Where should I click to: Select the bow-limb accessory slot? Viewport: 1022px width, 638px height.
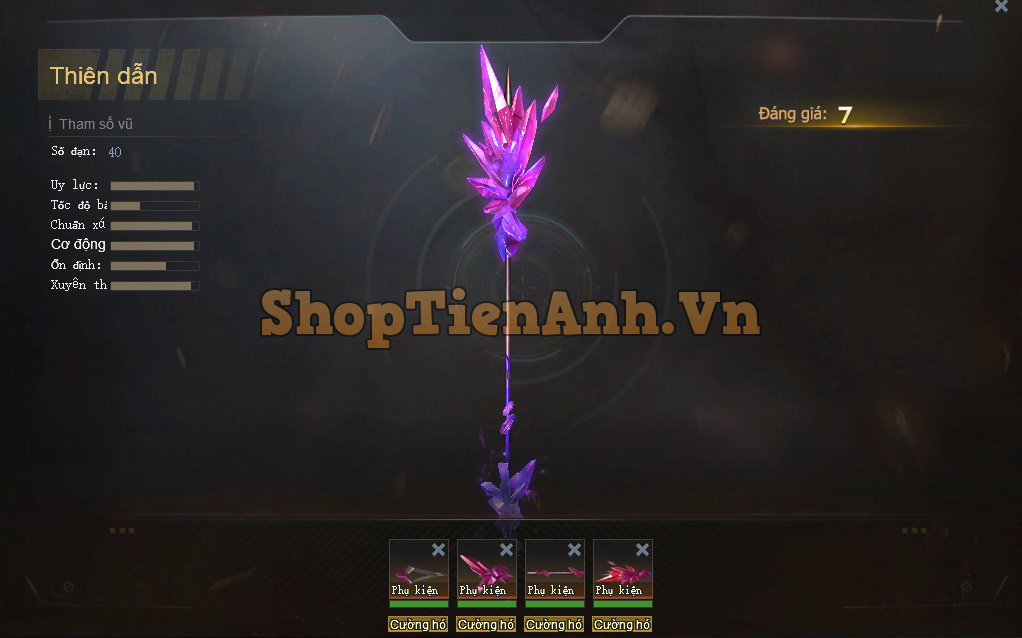pyautogui.click(x=418, y=572)
